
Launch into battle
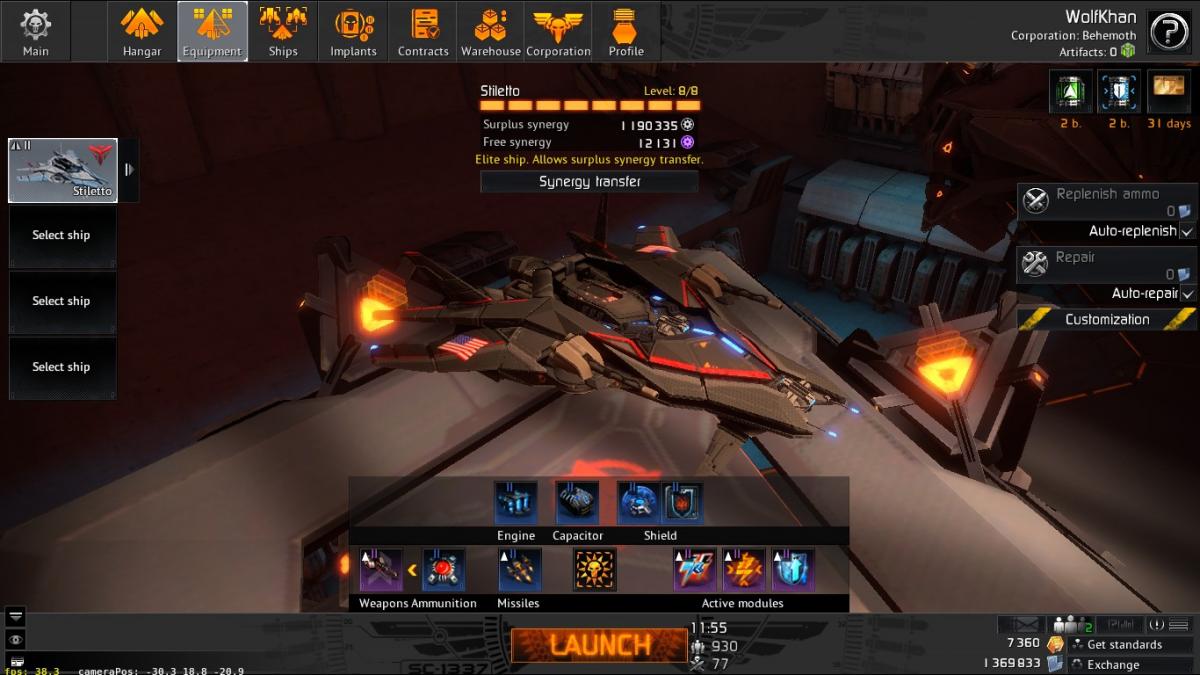click(597, 645)
